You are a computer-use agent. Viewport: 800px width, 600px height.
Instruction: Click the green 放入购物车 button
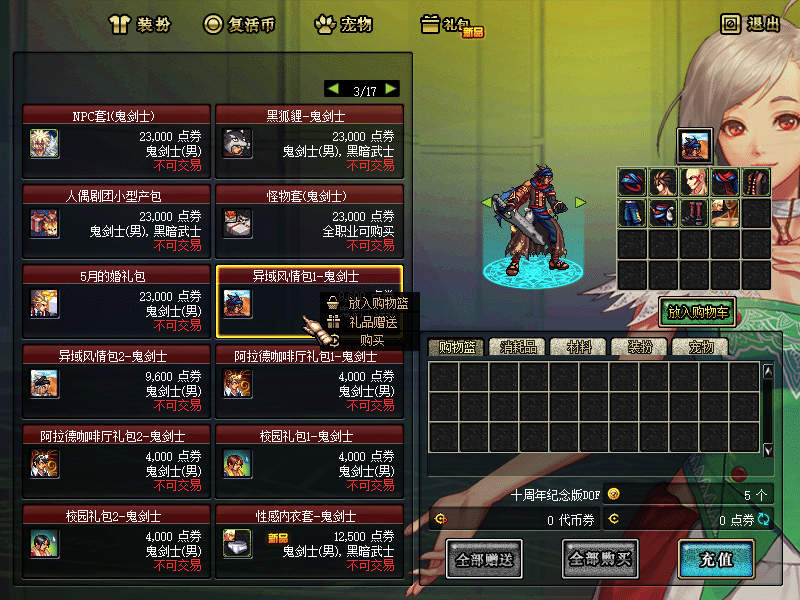(698, 312)
